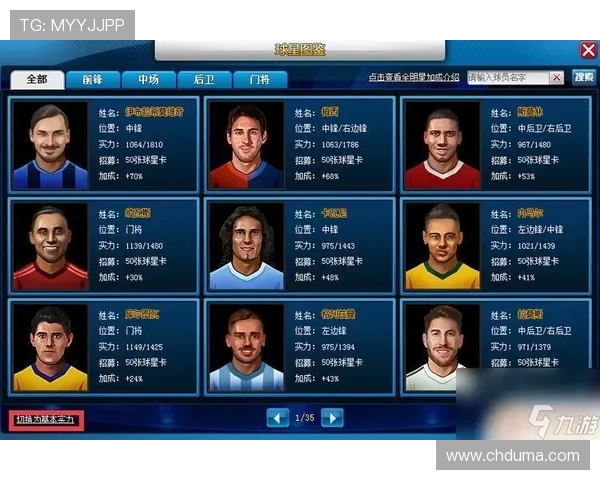Go to the previous page arrow

pos(277,417)
